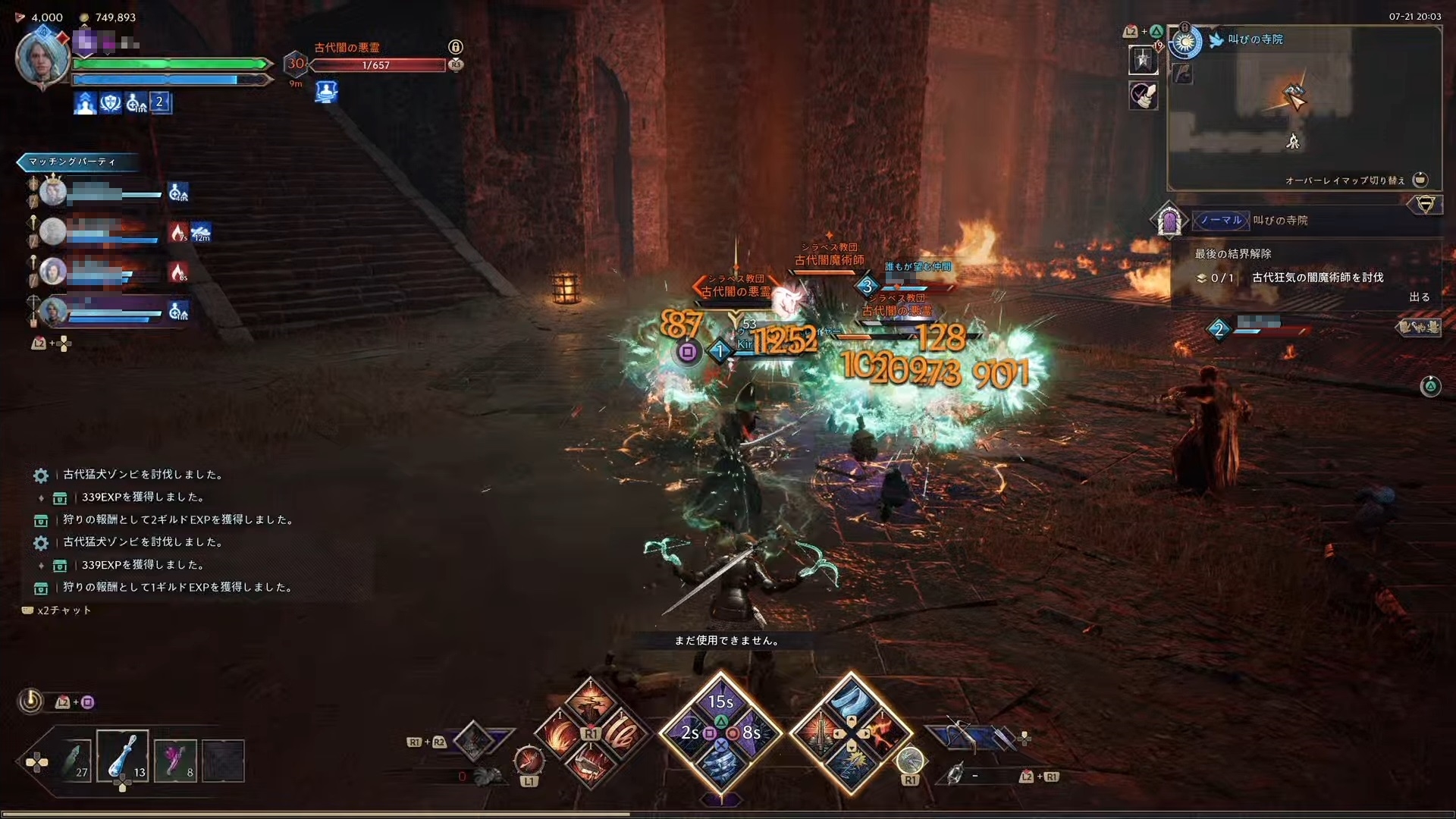Select the blue mana potion slot

click(x=122, y=758)
